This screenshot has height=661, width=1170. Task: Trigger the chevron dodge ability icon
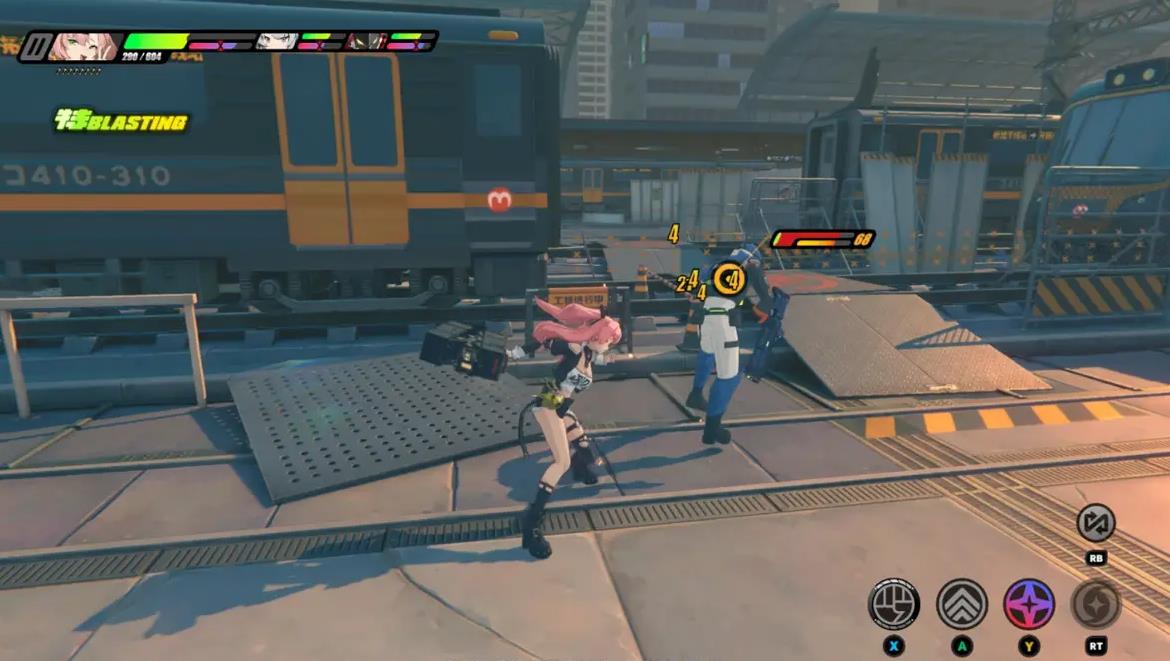(x=961, y=603)
